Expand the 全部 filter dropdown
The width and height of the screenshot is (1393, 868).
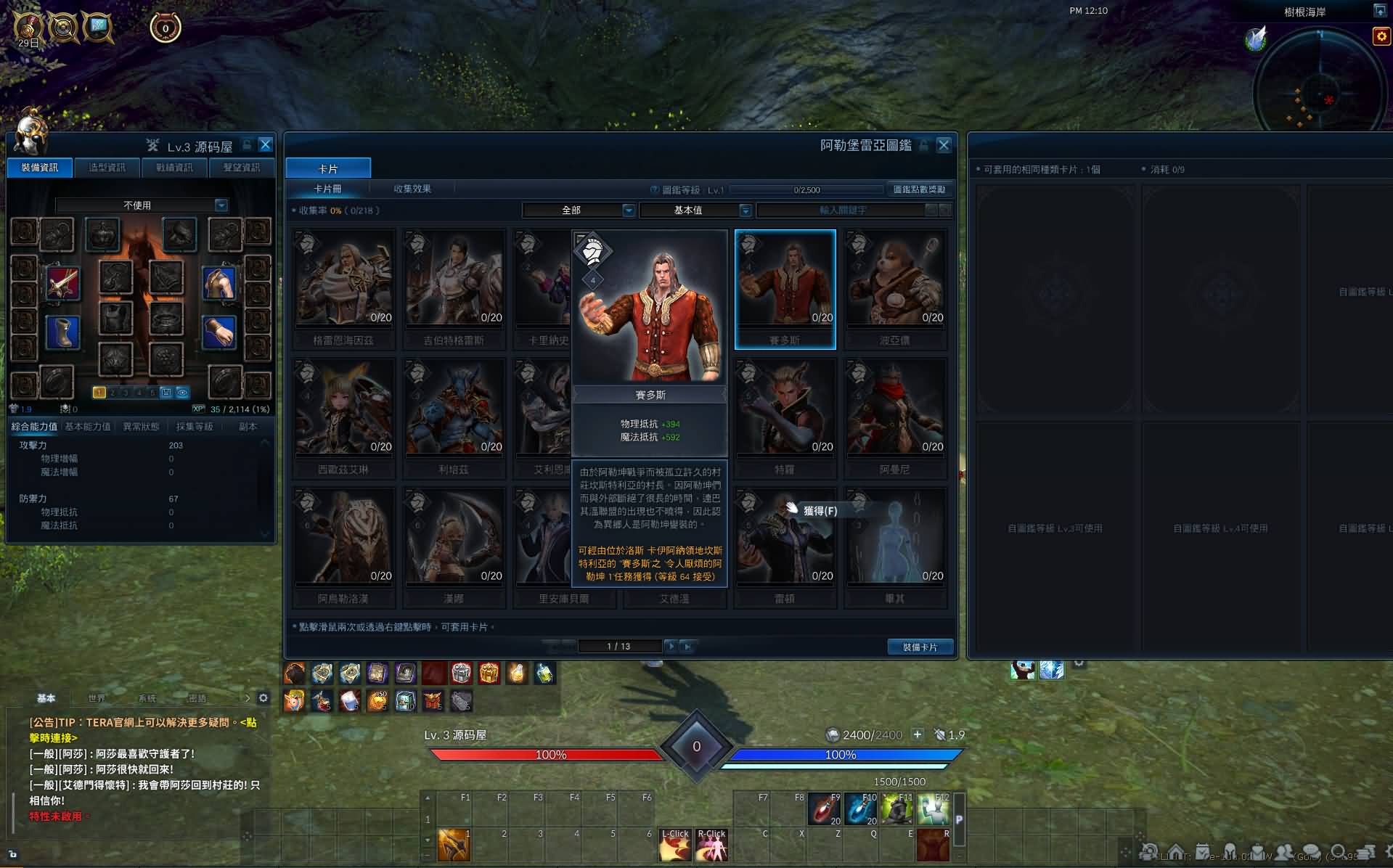point(629,210)
